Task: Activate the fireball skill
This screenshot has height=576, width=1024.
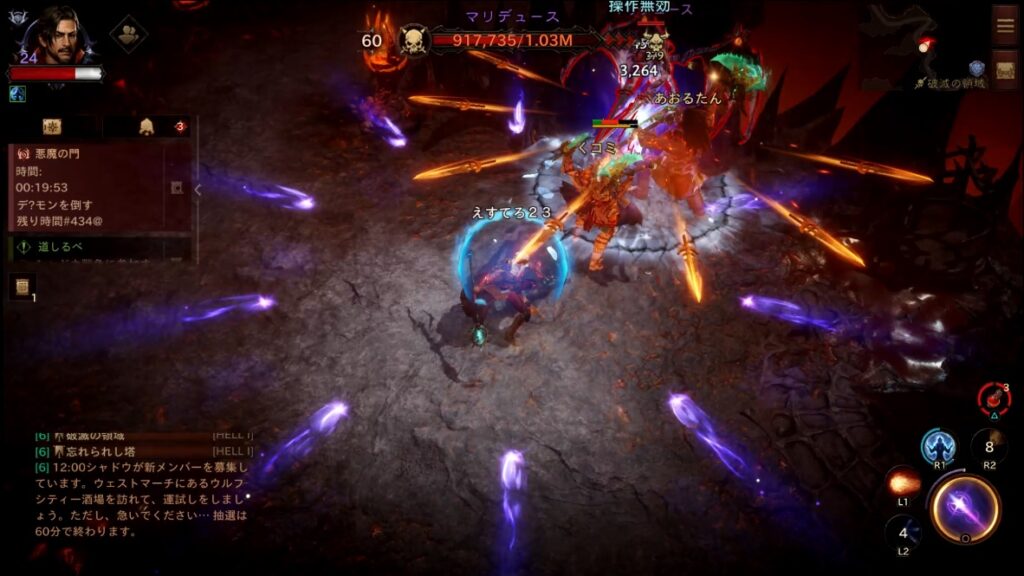Action: pyautogui.click(x=903, y=482)
